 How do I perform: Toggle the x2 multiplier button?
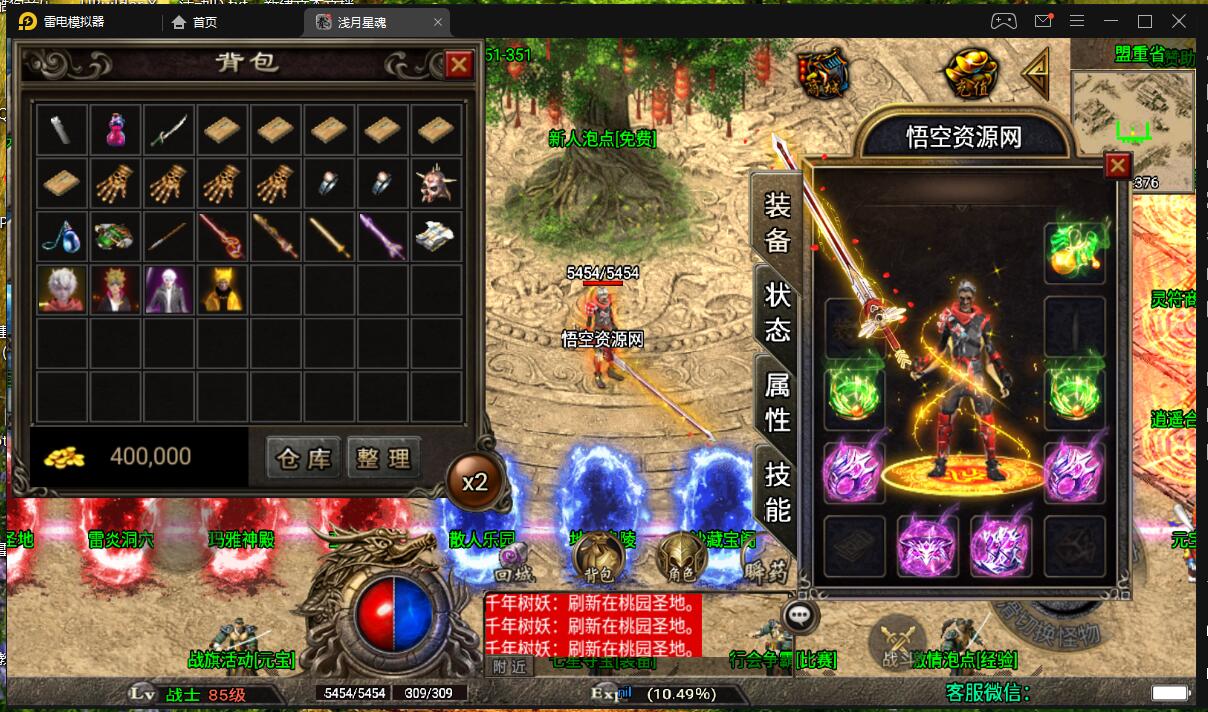(x=475, y=481)
